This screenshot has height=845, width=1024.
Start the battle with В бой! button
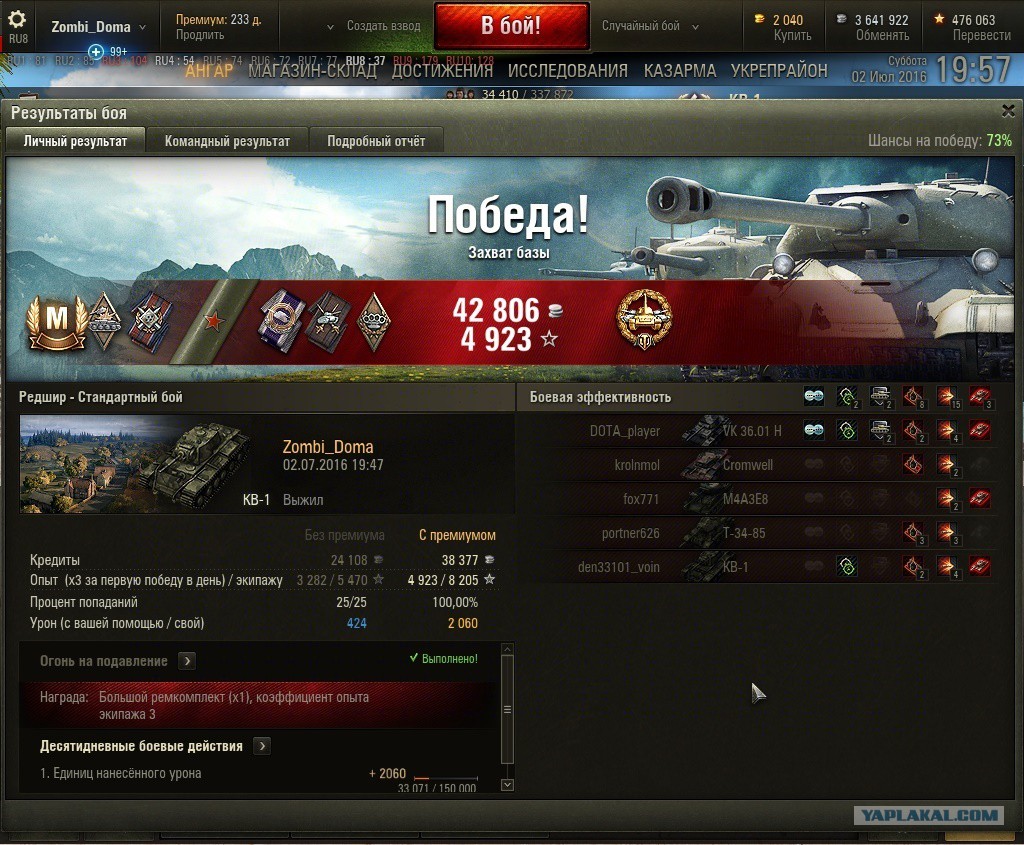pyautogui.click(x=511, y=26)
